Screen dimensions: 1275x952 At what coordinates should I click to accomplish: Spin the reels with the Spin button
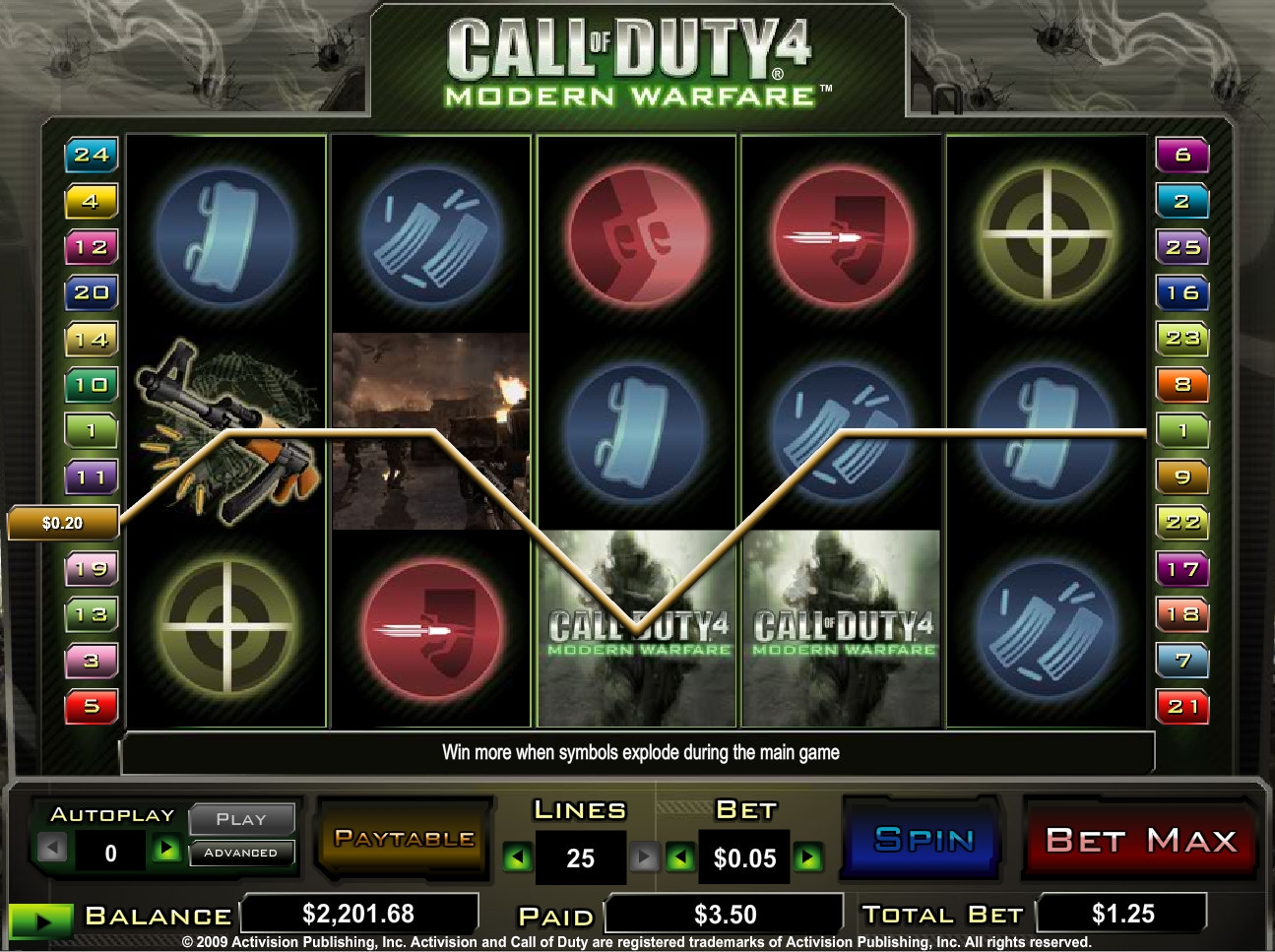[x=923, y=840]
